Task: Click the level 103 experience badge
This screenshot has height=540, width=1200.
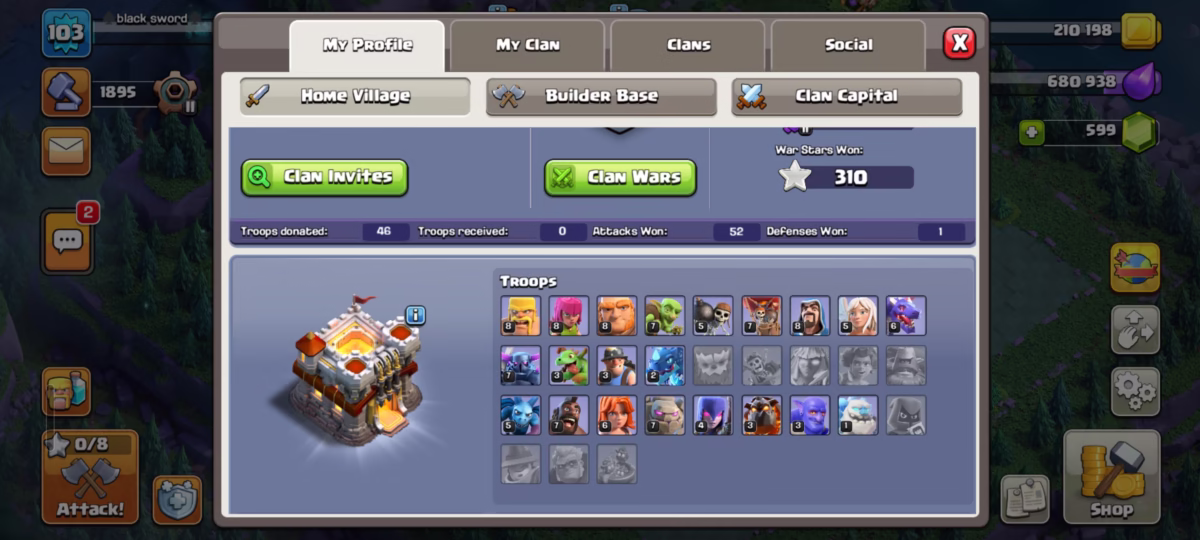Action: click(66, 33)
